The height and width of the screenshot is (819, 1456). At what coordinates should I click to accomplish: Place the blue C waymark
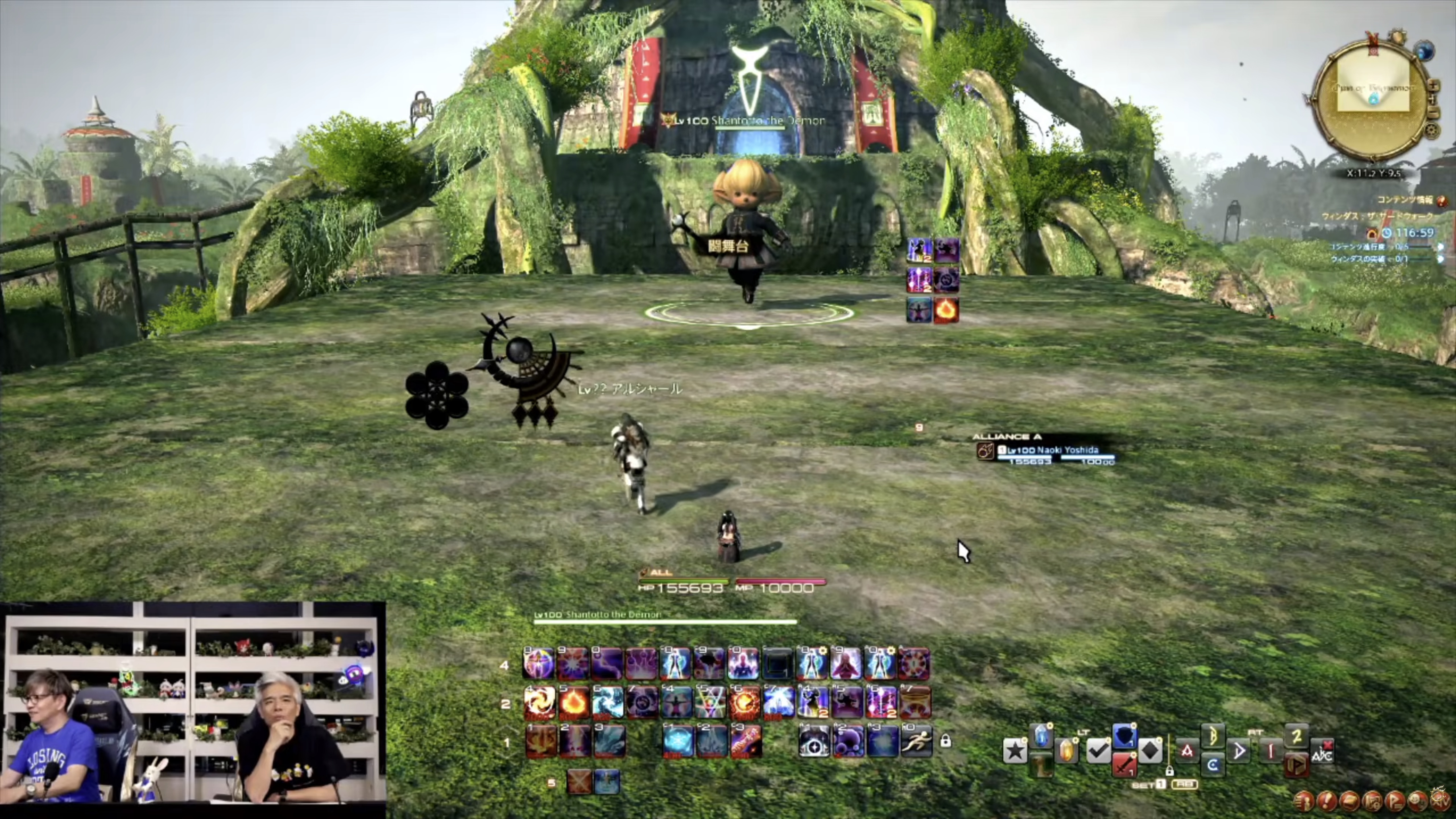(x=1212, y=765)
